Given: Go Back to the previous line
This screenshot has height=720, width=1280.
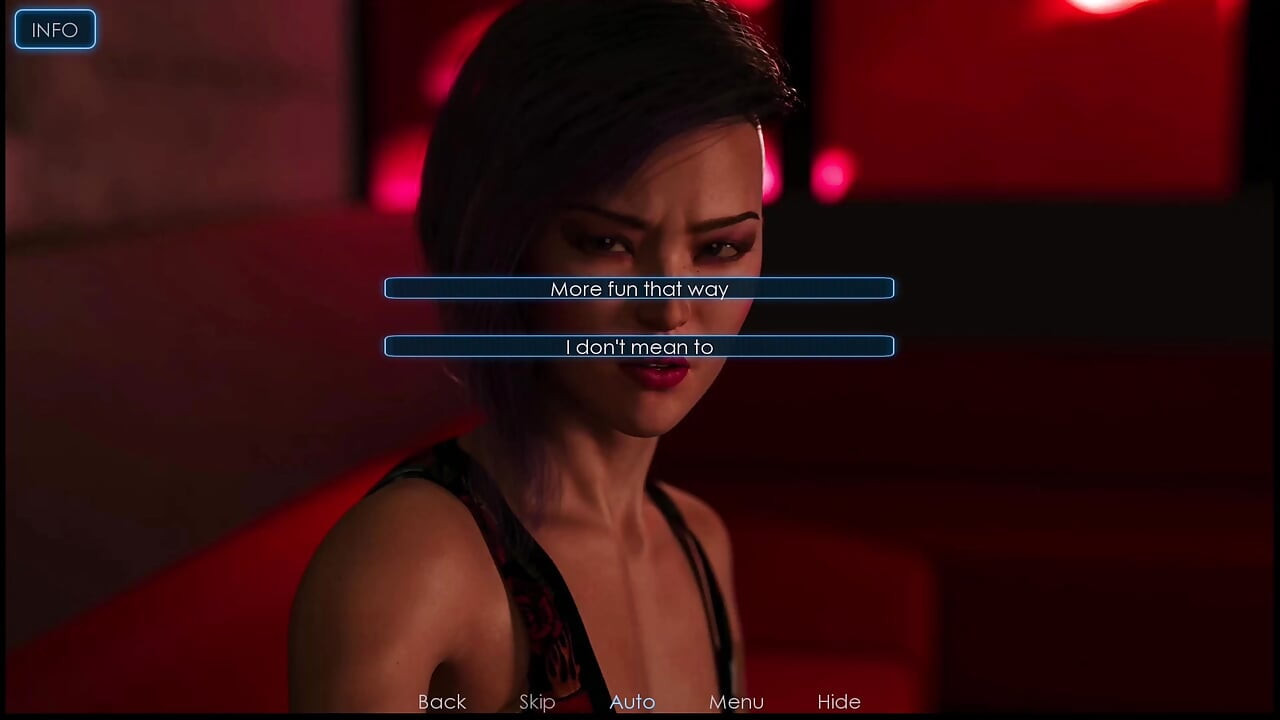Looking at the screenshot, I should tap(442, 702).
